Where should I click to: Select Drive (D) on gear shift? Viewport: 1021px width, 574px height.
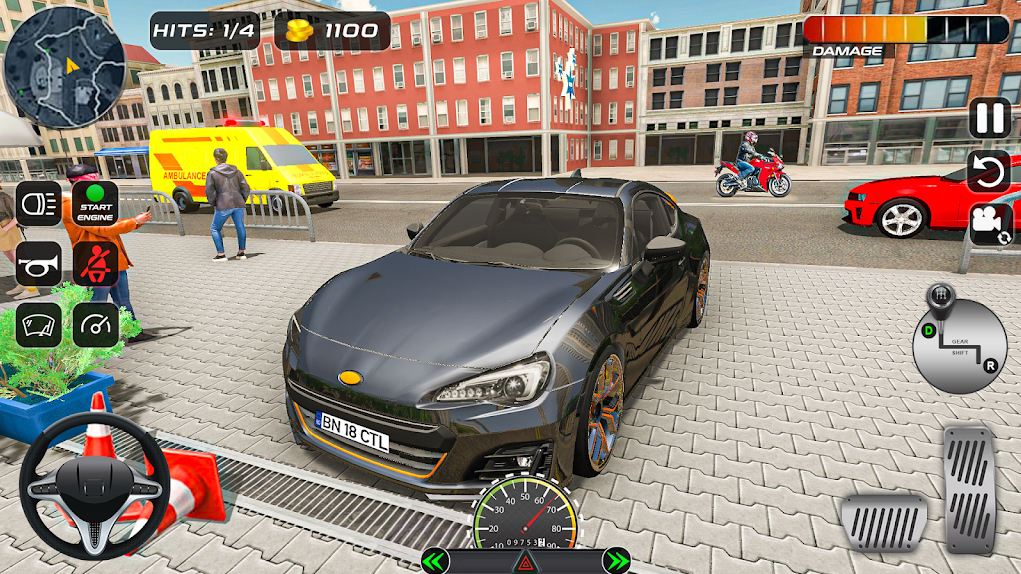(x=928, y=328)
